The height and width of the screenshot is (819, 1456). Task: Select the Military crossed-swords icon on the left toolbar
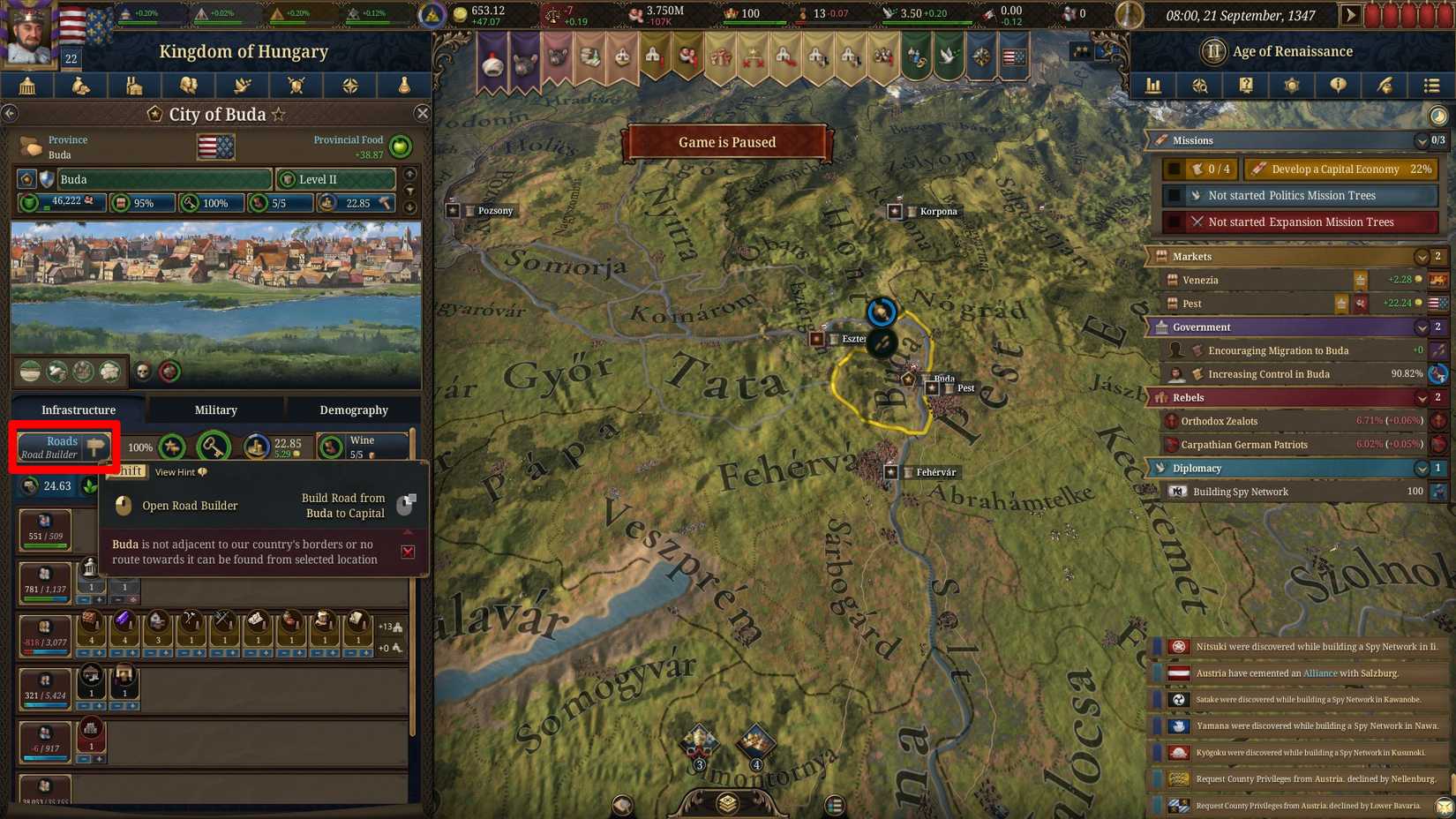[296, 86]
